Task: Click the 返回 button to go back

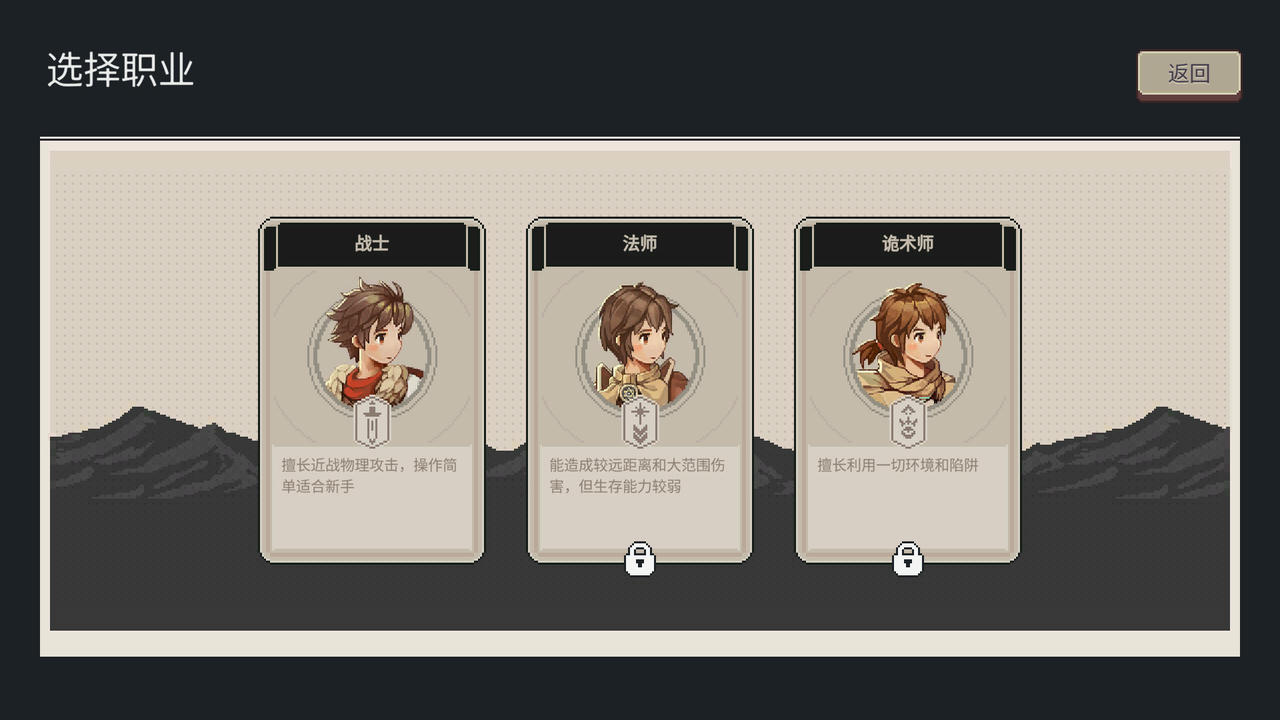Action: click(x=1189, y=73)
